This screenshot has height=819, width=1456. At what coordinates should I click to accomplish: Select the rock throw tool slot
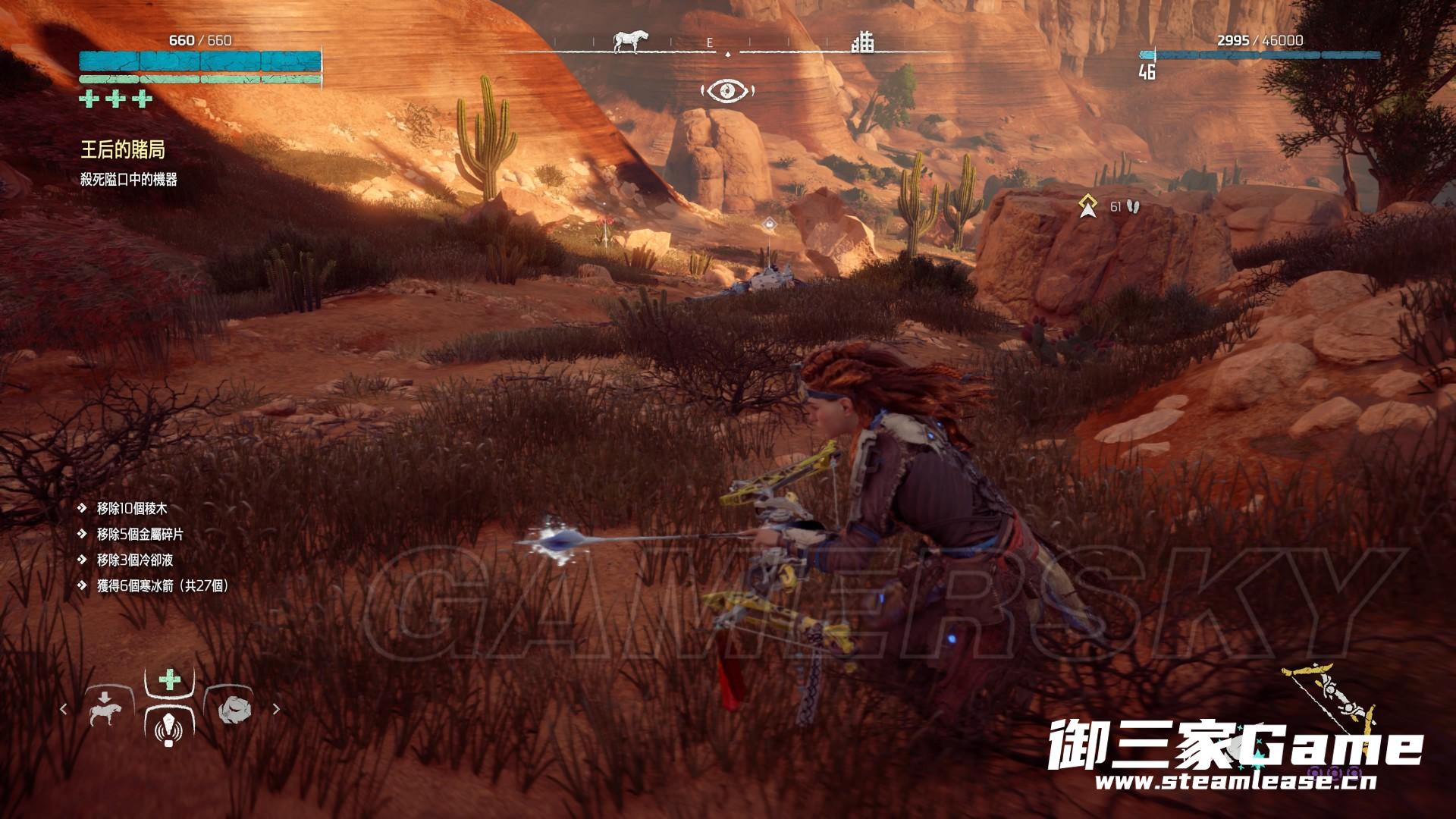point(233,710)
